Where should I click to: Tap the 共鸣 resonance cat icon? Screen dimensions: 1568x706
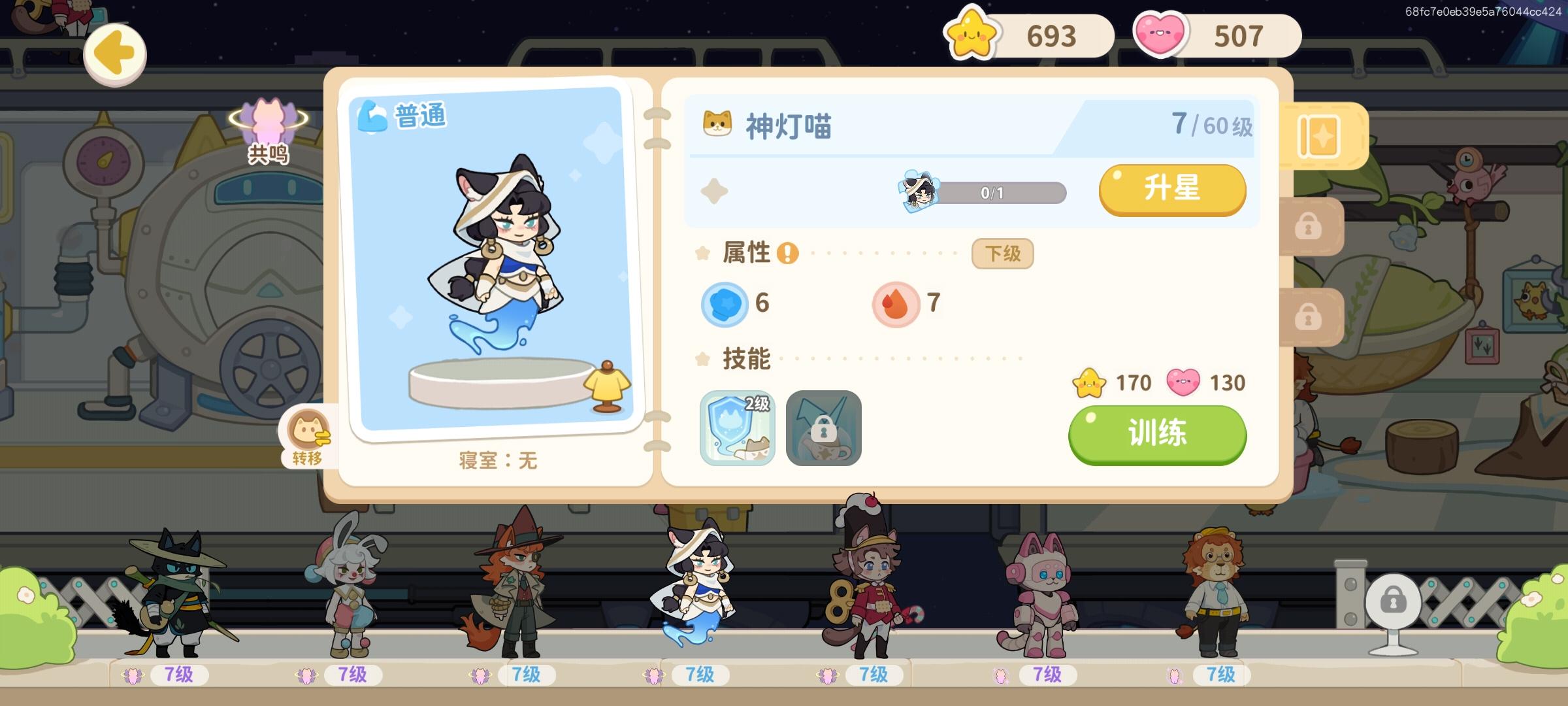[267, 126]
